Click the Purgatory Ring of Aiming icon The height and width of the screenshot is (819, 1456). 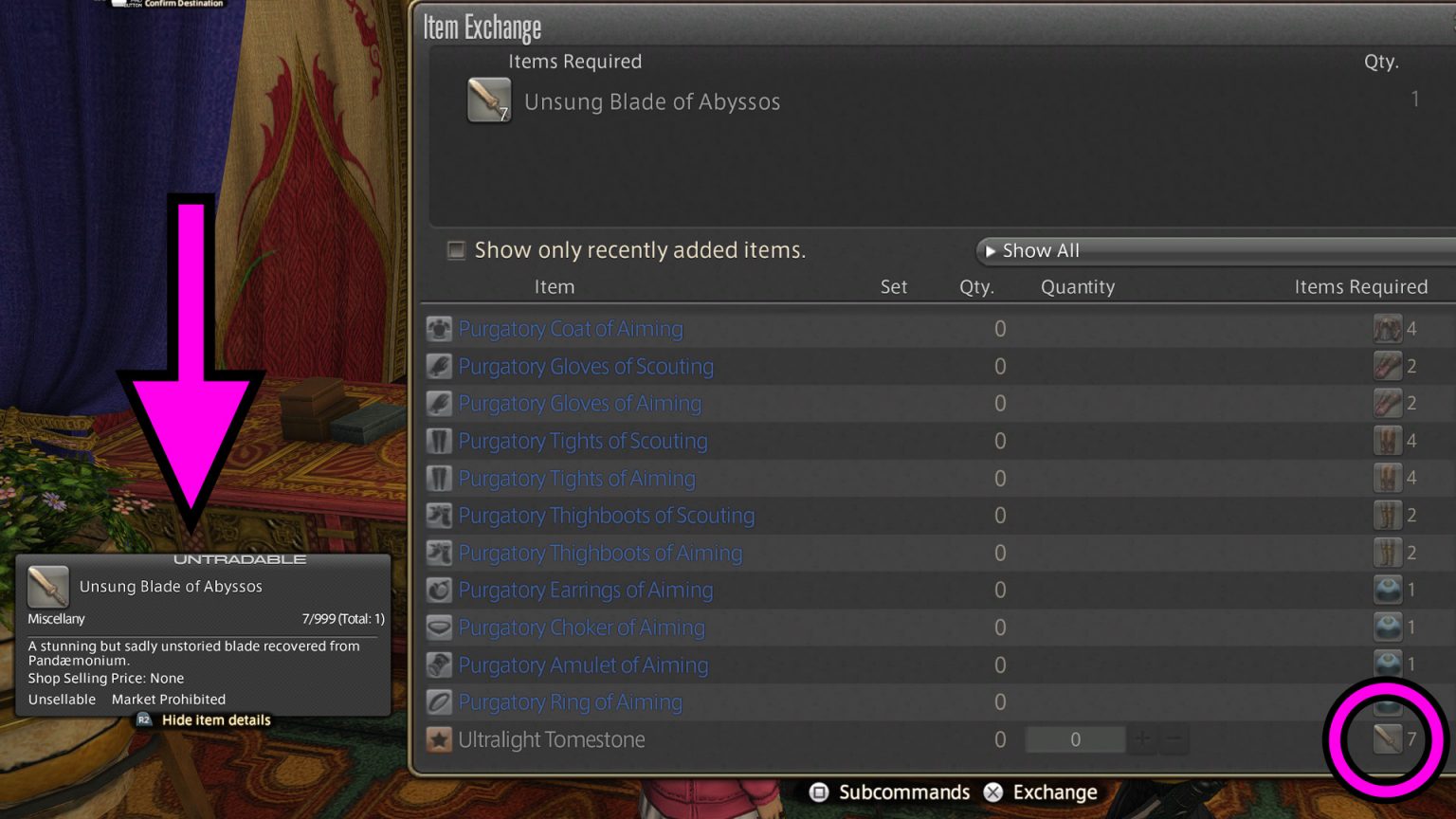(438, 701)
